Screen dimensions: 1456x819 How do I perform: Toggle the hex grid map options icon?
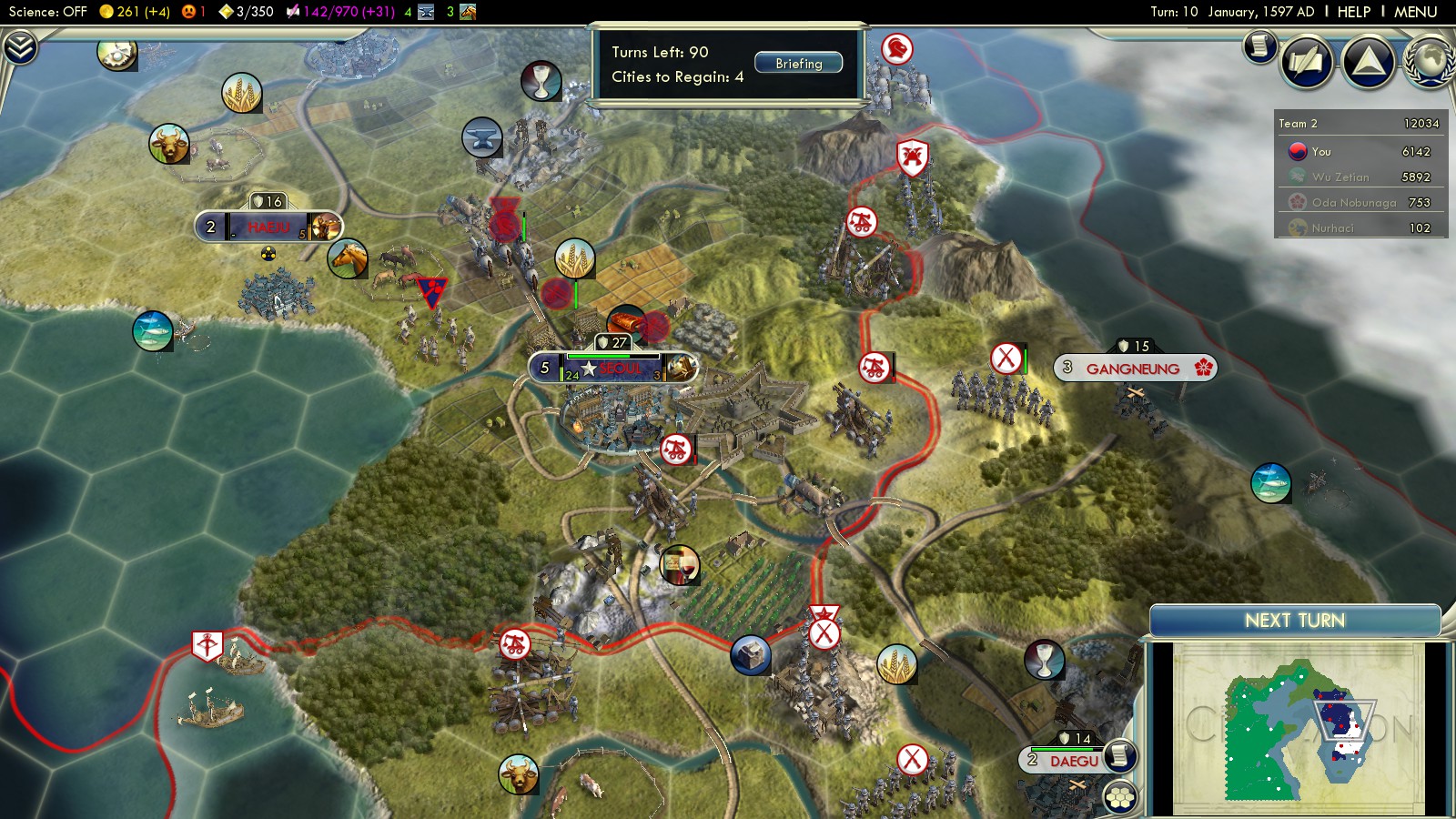pyautogui.click(x=1120, y=797)
